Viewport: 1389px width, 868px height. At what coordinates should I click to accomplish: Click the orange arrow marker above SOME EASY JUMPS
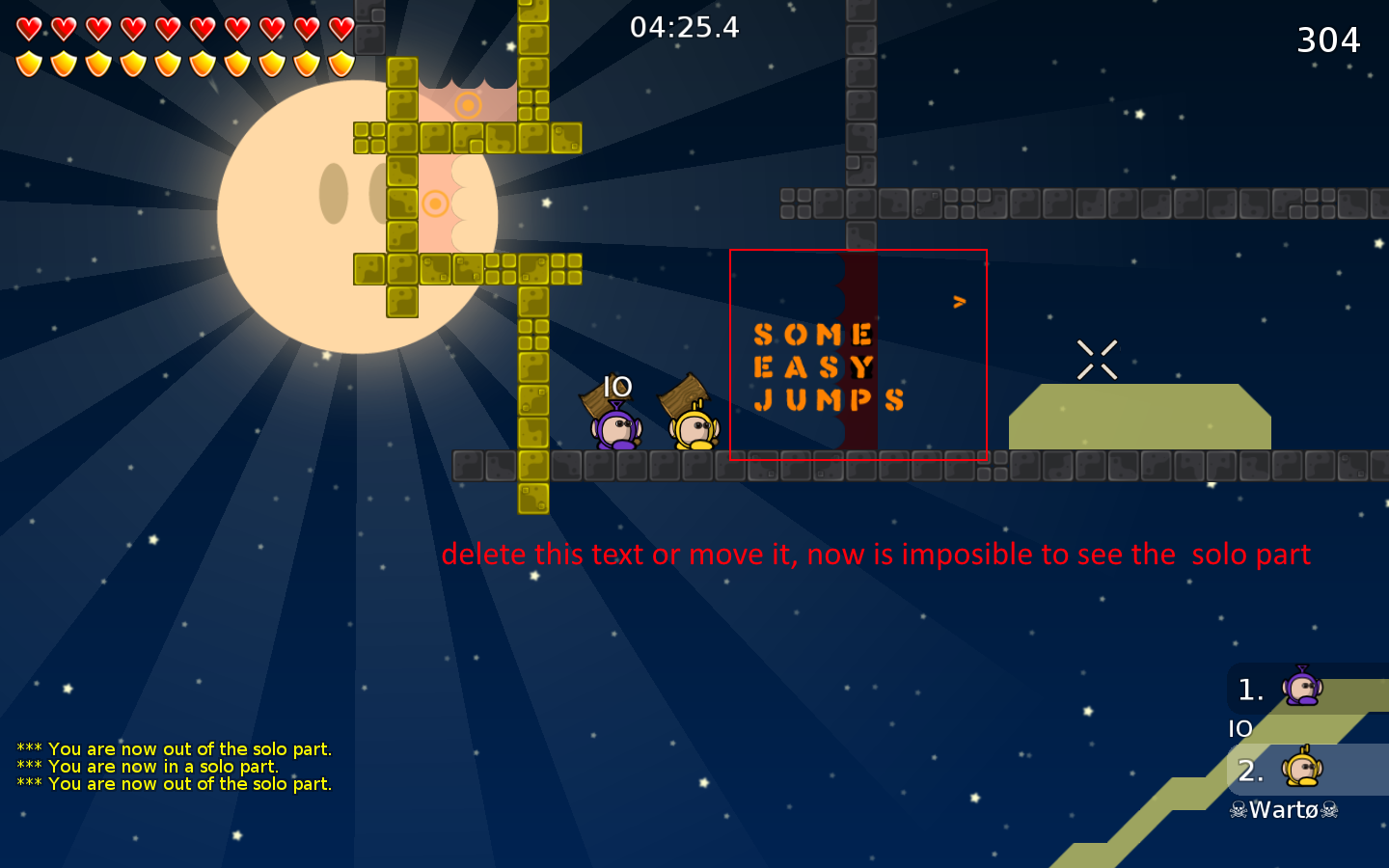[x=960, y=301]
